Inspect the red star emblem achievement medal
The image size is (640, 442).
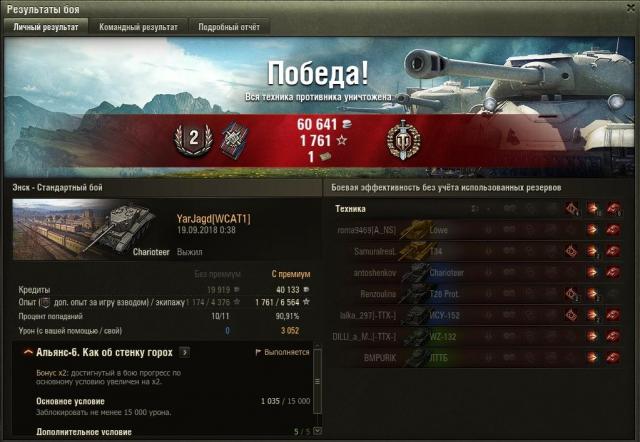[402, 139]
